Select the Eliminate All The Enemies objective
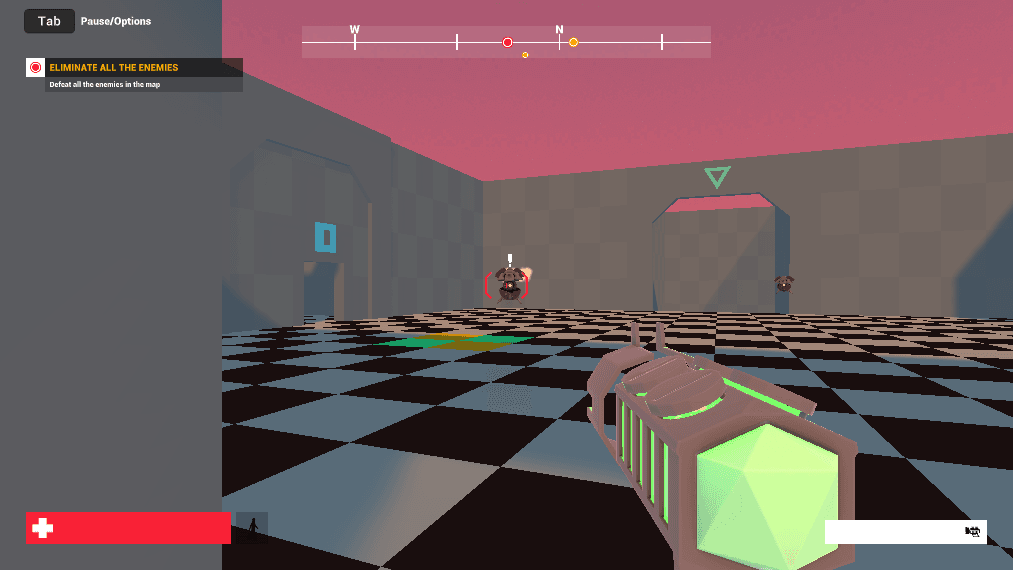Viewport: 1013px width, 570px height. [114, 68]
